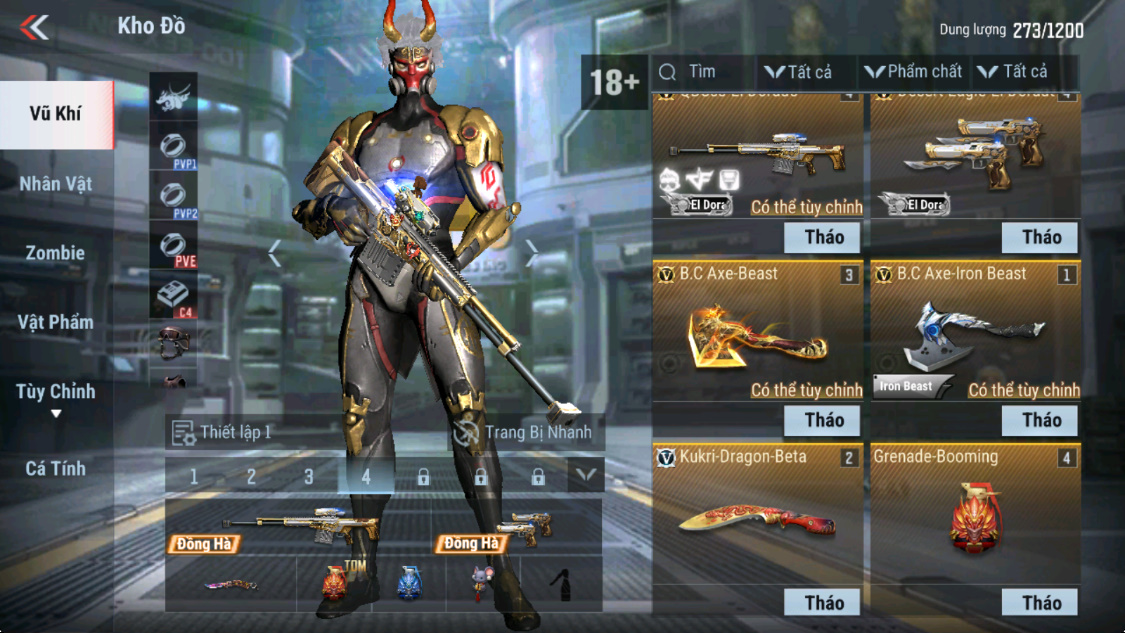Screen dimensions: 1125x633
Task: Switch to the Cá Tính tab
Action: tap(56, 468)
